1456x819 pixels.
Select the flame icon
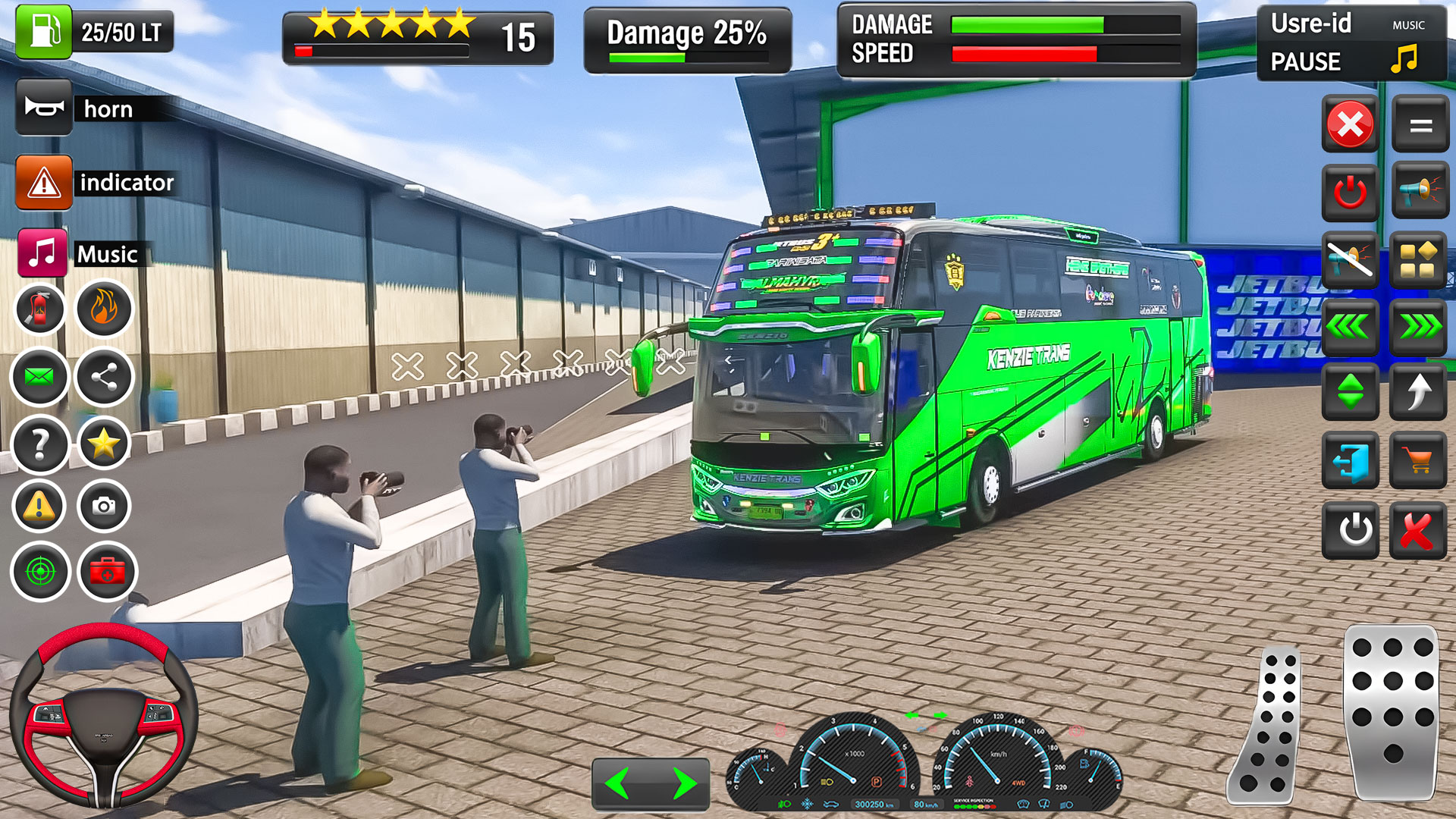[x=104, y=309]
